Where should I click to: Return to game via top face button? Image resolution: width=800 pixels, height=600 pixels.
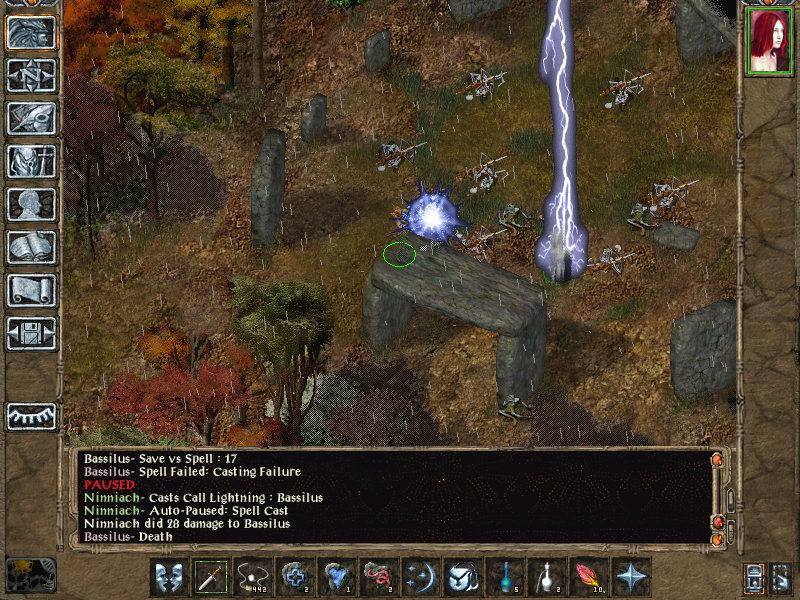pyautogui.click(x=31, y=32)
